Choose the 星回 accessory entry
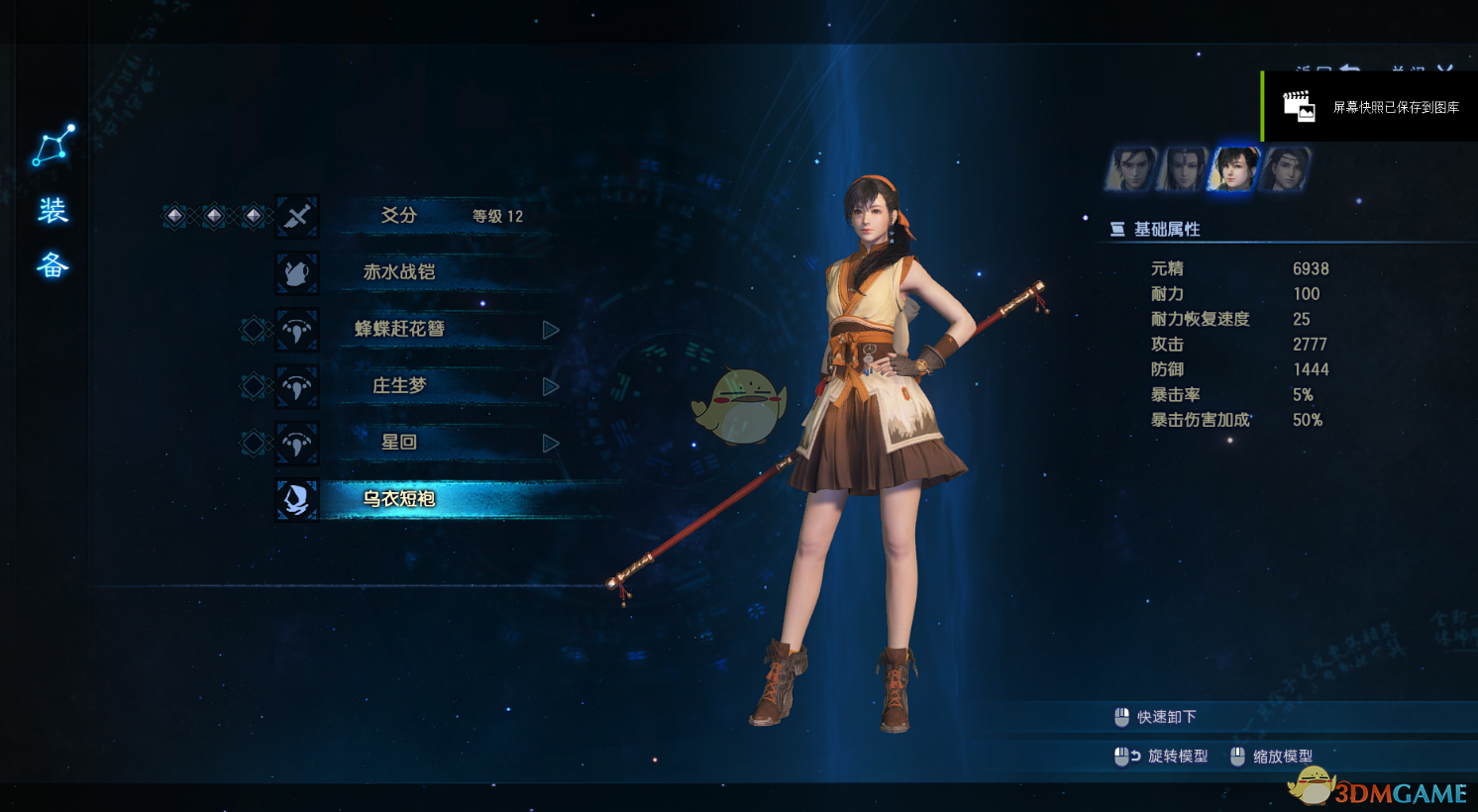The height and width of the screenshot is (812, 1478). click(399, 443)
